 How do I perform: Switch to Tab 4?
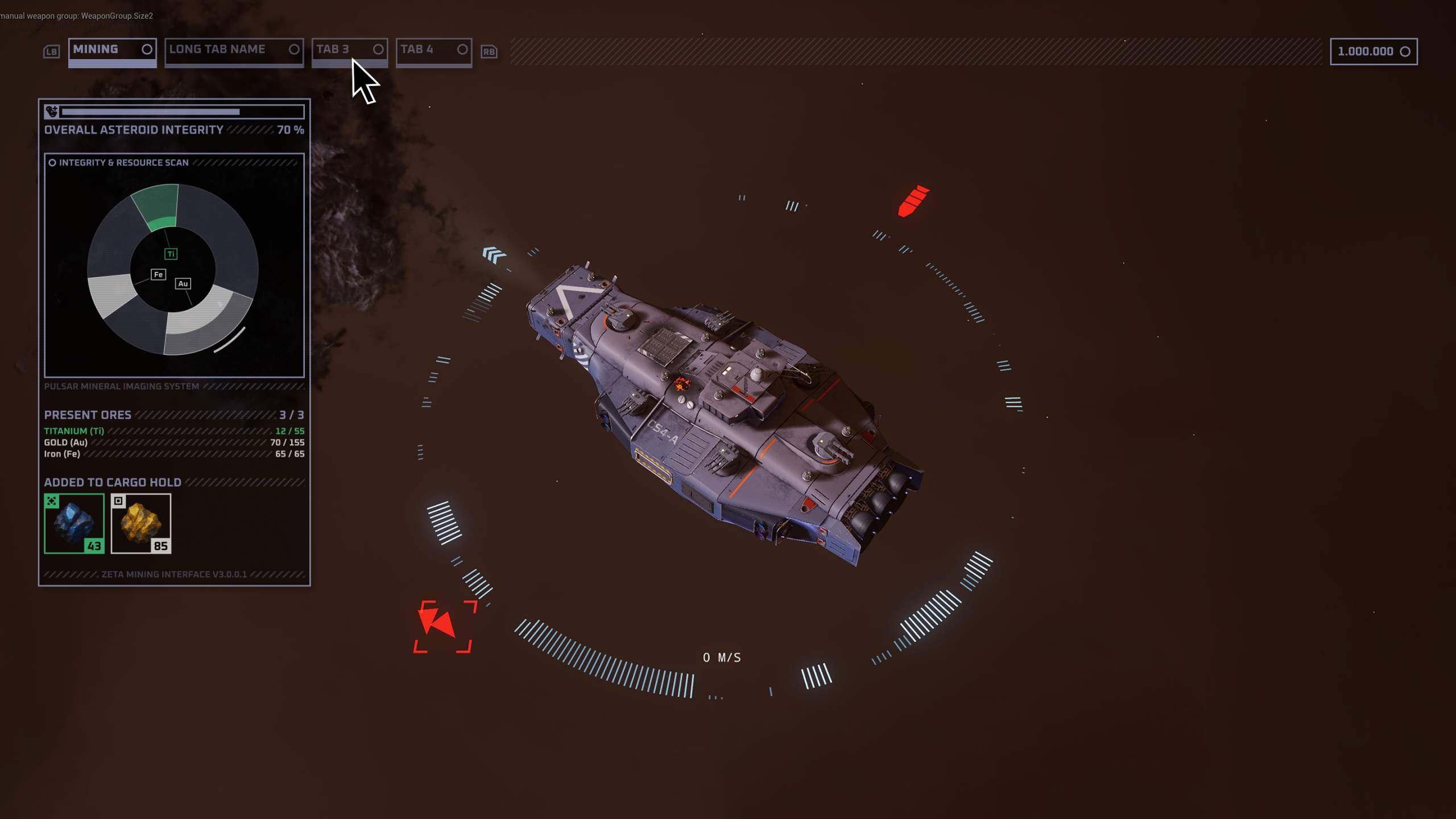pos(433,50)
